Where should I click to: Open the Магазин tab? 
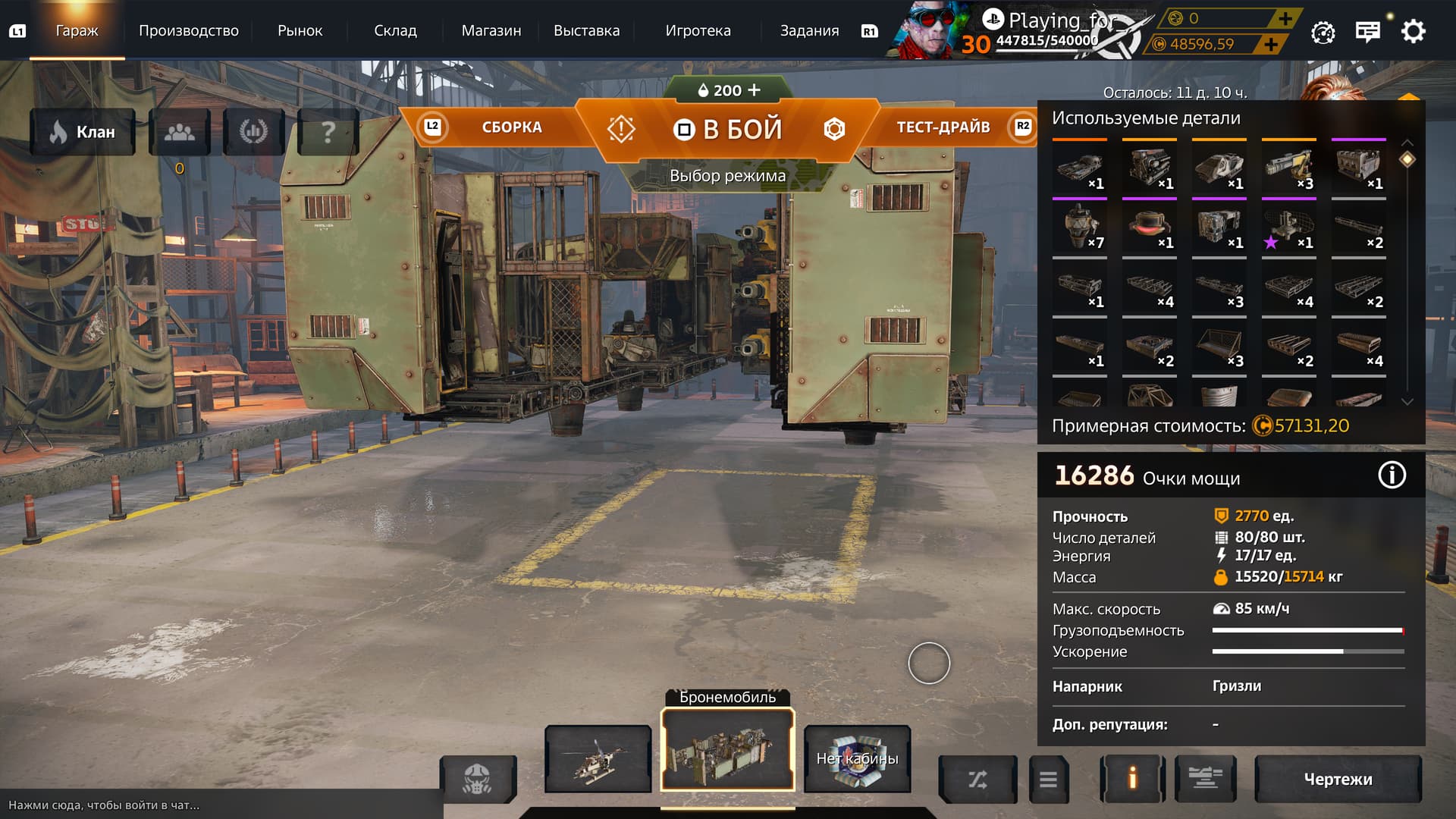click(x=491, y=30)
